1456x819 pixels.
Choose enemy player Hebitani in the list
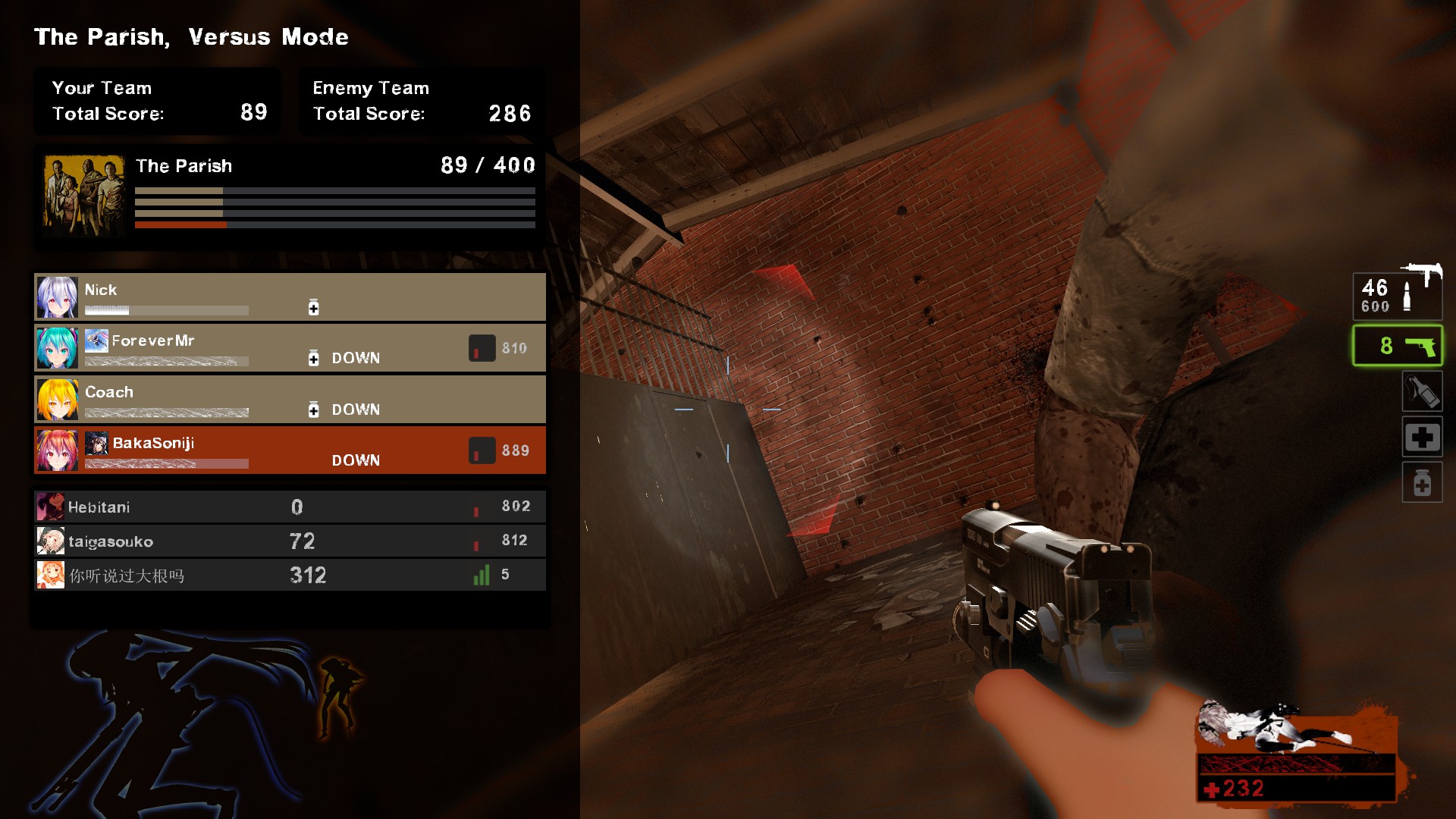(290, 507)
